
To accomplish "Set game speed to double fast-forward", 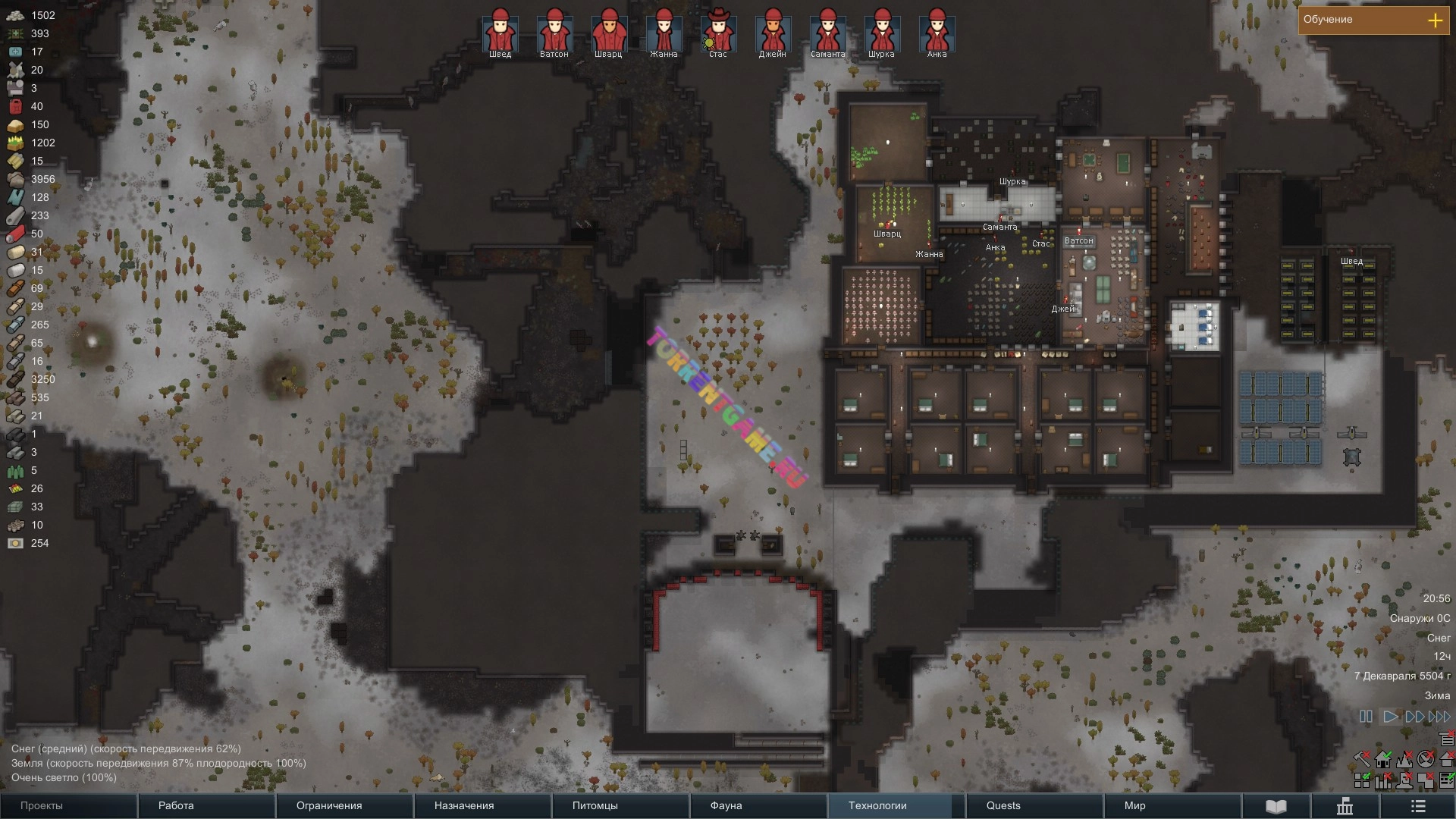I will [1415, 717].
